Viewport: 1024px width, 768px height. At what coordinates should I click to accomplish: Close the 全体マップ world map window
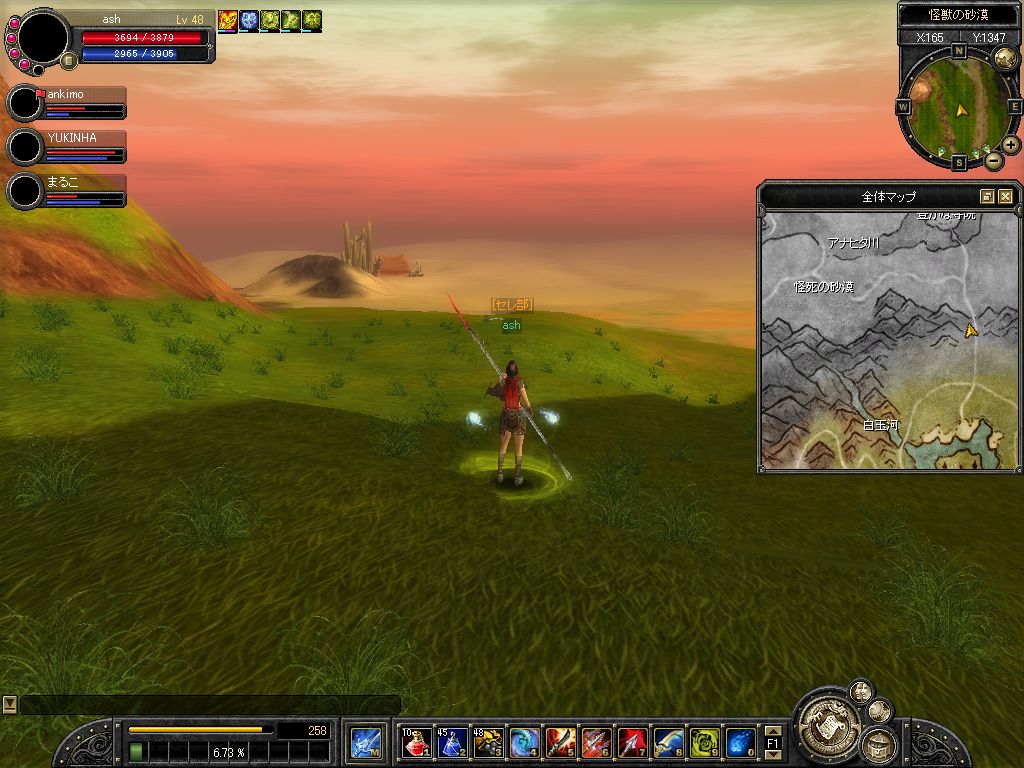(x=1006, y=197)
